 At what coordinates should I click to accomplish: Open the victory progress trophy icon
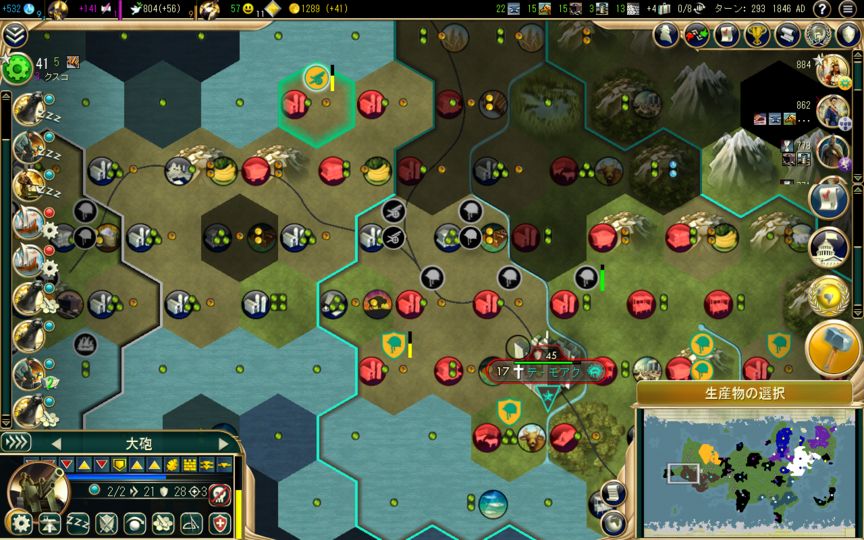(755, 36)
